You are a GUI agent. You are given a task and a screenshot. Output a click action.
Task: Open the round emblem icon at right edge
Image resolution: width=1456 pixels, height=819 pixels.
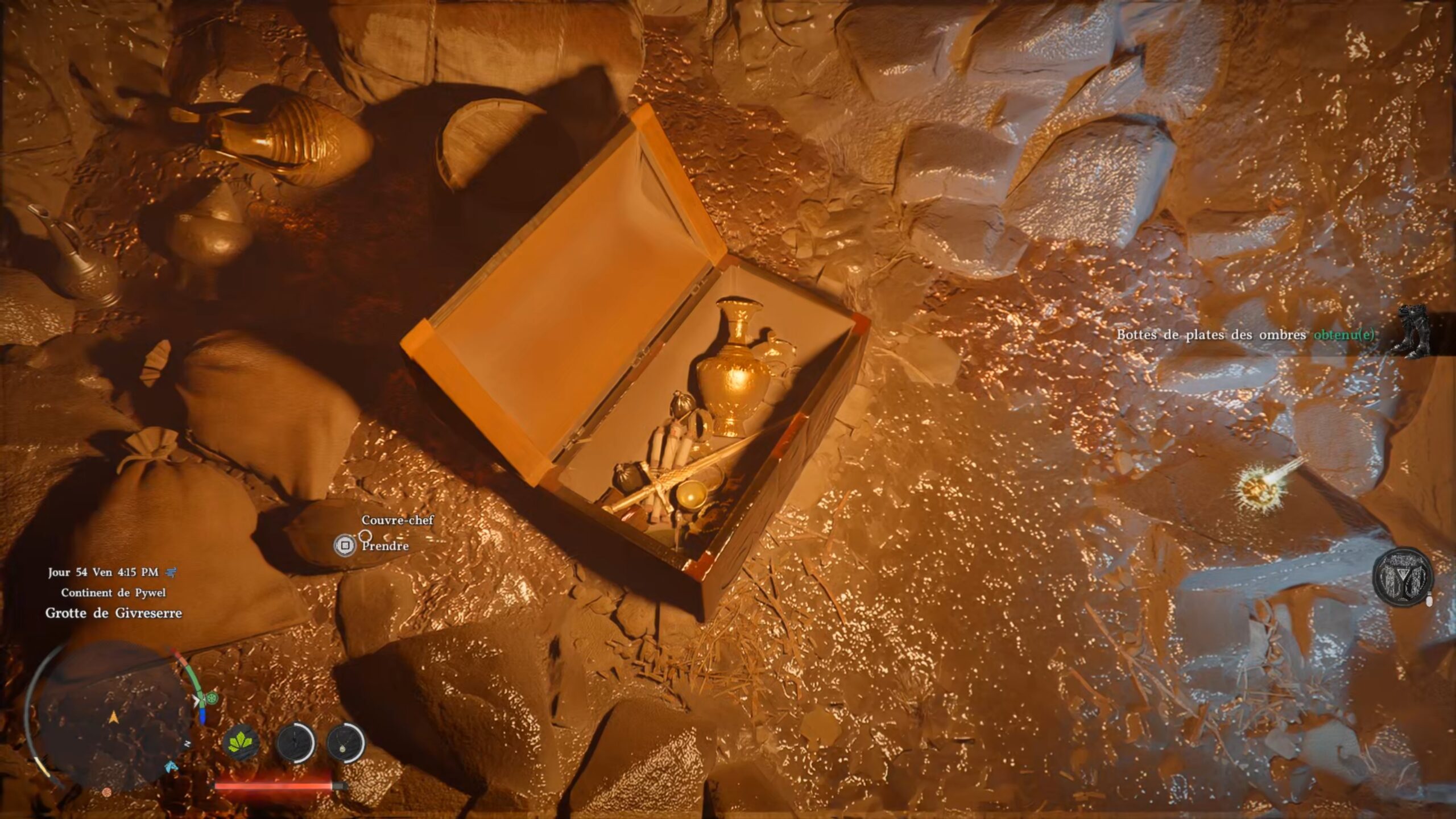click(1403, 577)
